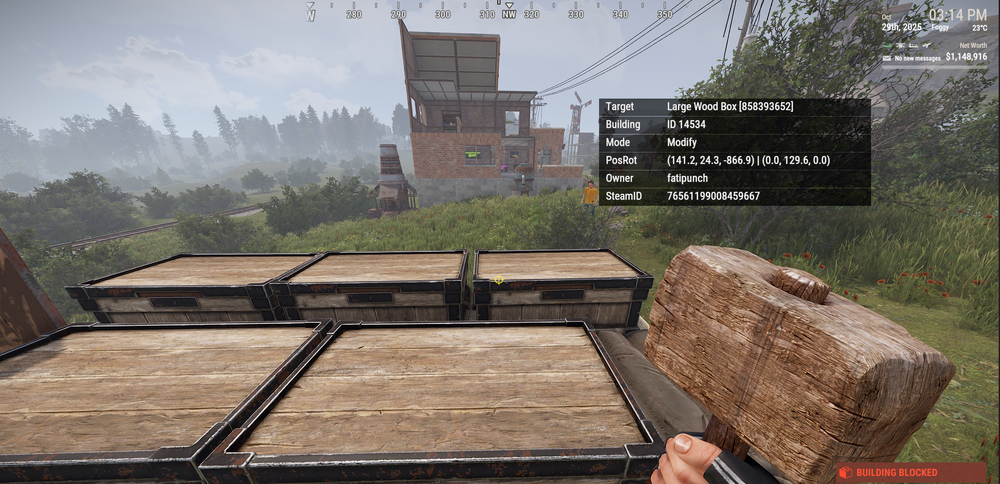Screen dimensions: 1000x484
Task: Click the Target Large Wood Box row
Action: click(x=735, y=106)
